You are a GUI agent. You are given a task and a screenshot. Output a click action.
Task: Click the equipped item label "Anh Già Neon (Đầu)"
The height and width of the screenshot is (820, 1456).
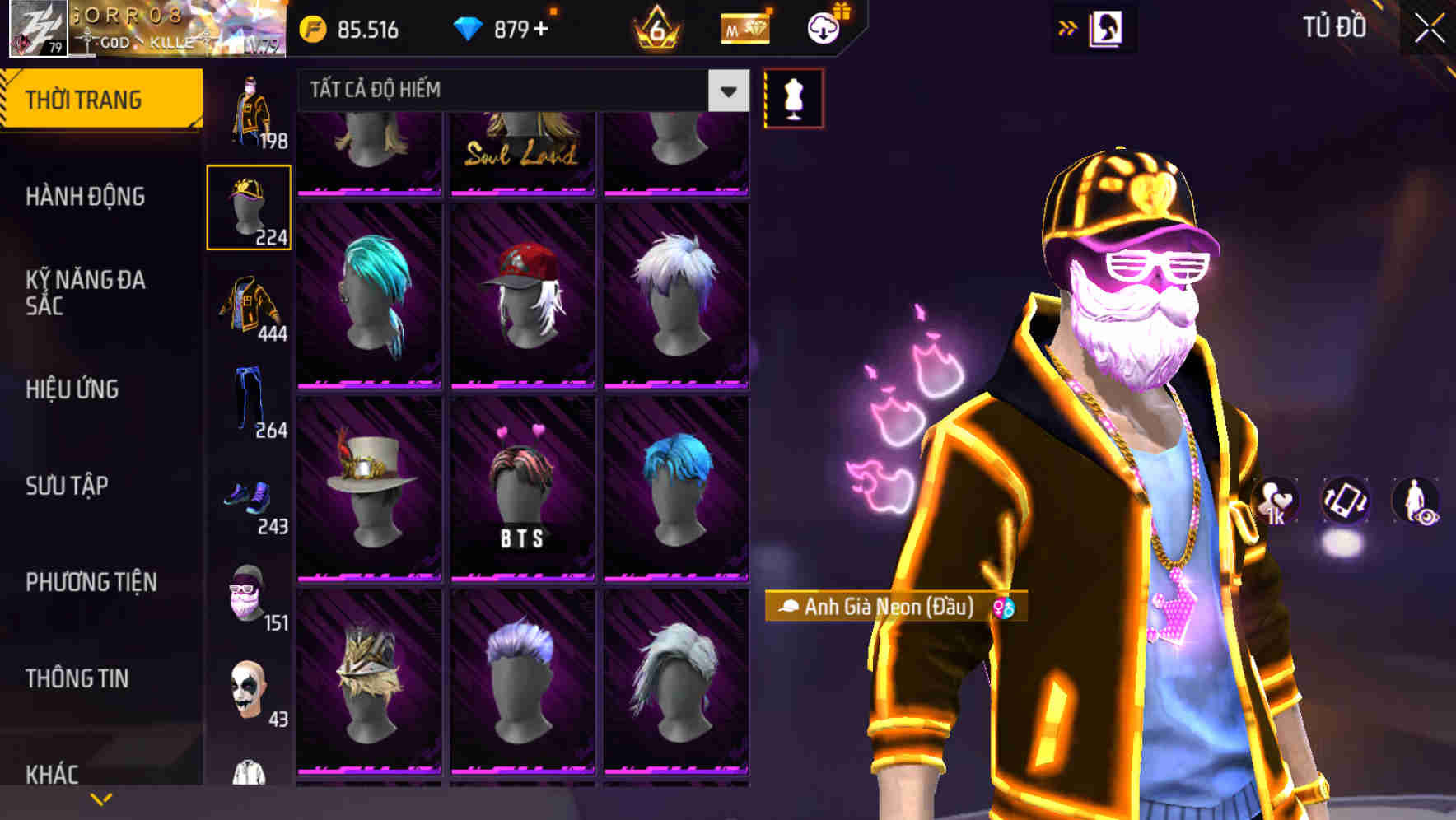889,609
